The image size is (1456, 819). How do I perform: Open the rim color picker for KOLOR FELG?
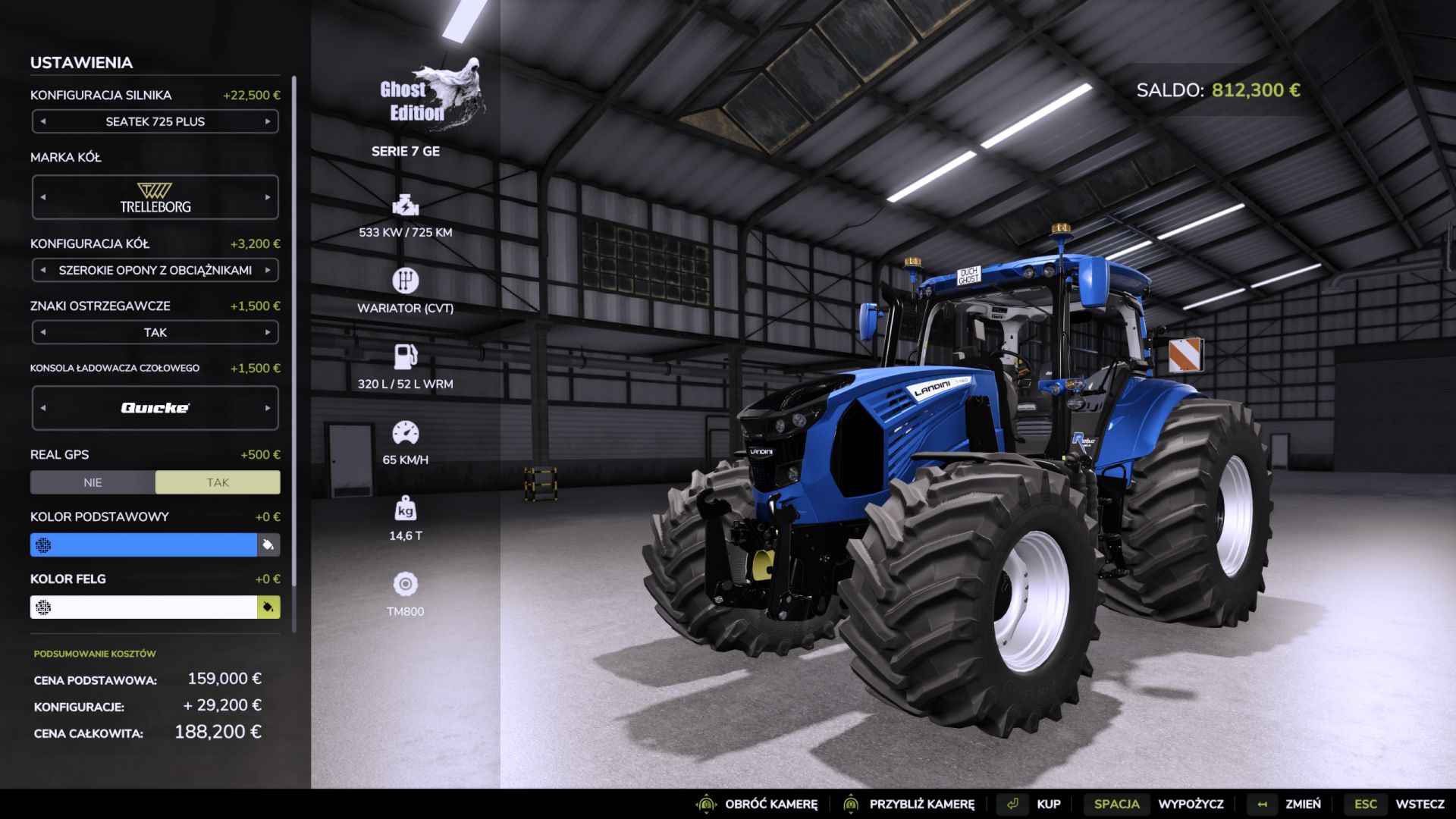[268, 607]
